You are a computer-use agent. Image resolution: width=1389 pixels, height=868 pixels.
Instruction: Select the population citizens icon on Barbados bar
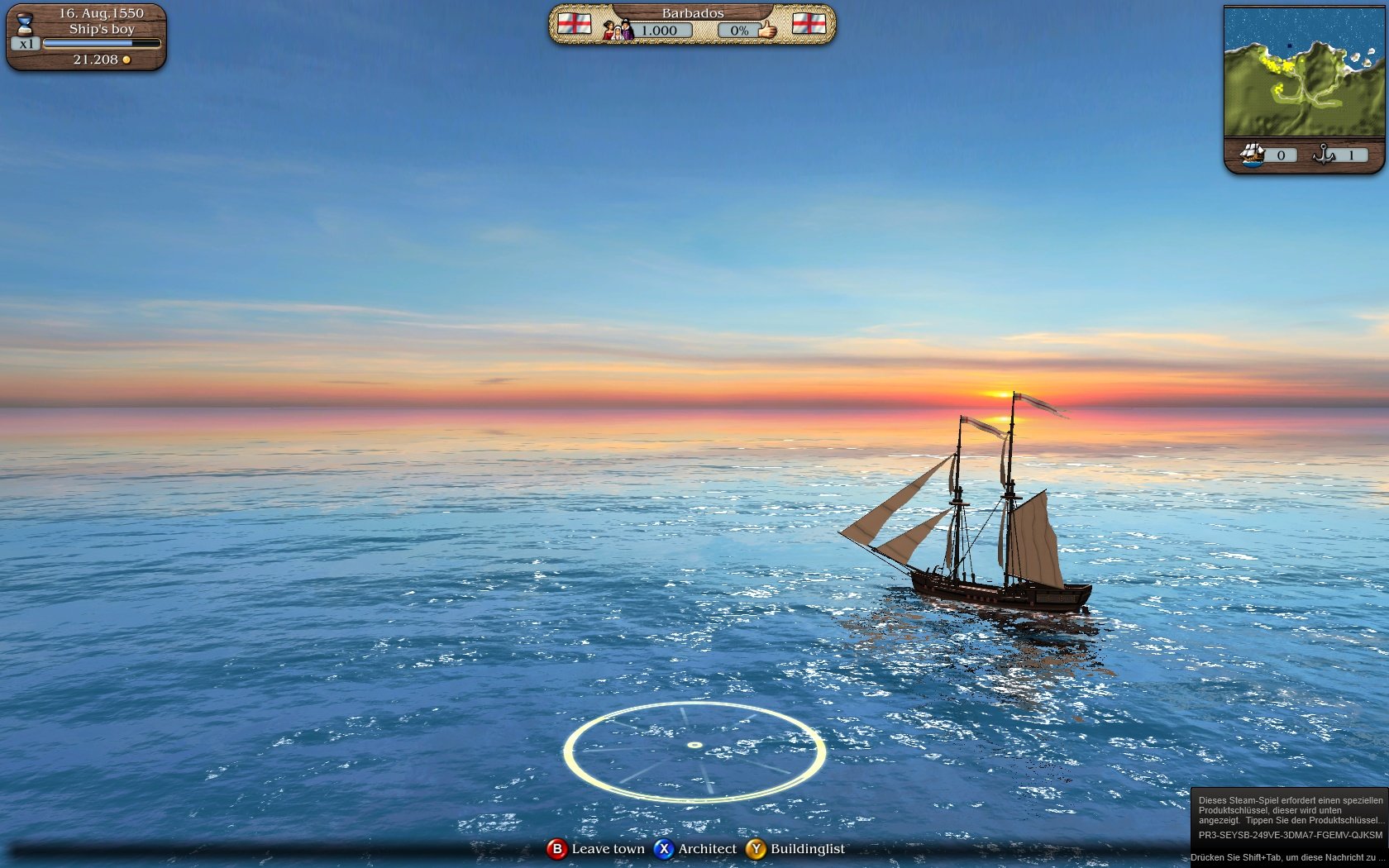click(x=618, y=30)
